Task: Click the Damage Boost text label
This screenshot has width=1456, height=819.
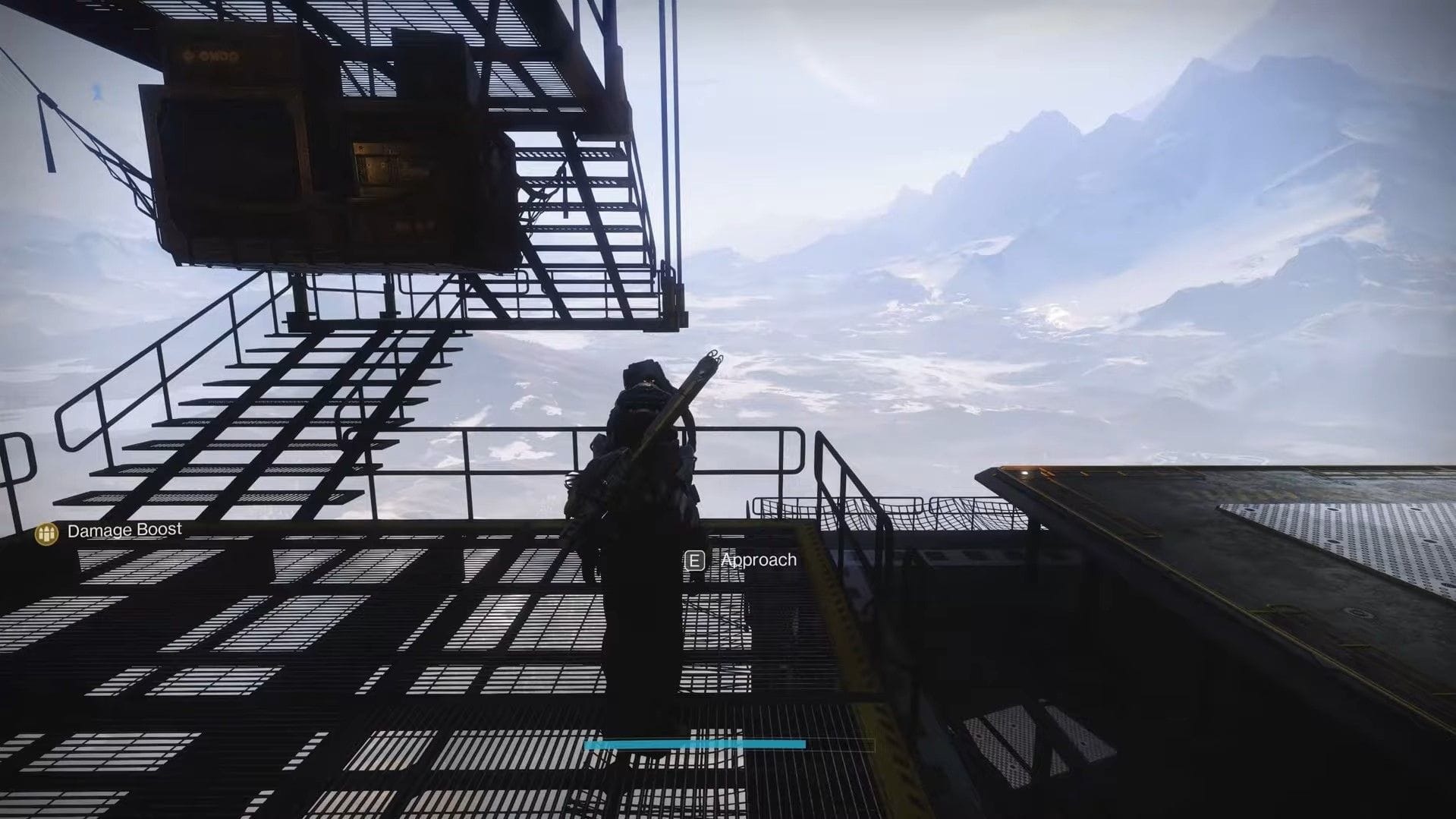Action: point(124,530)
